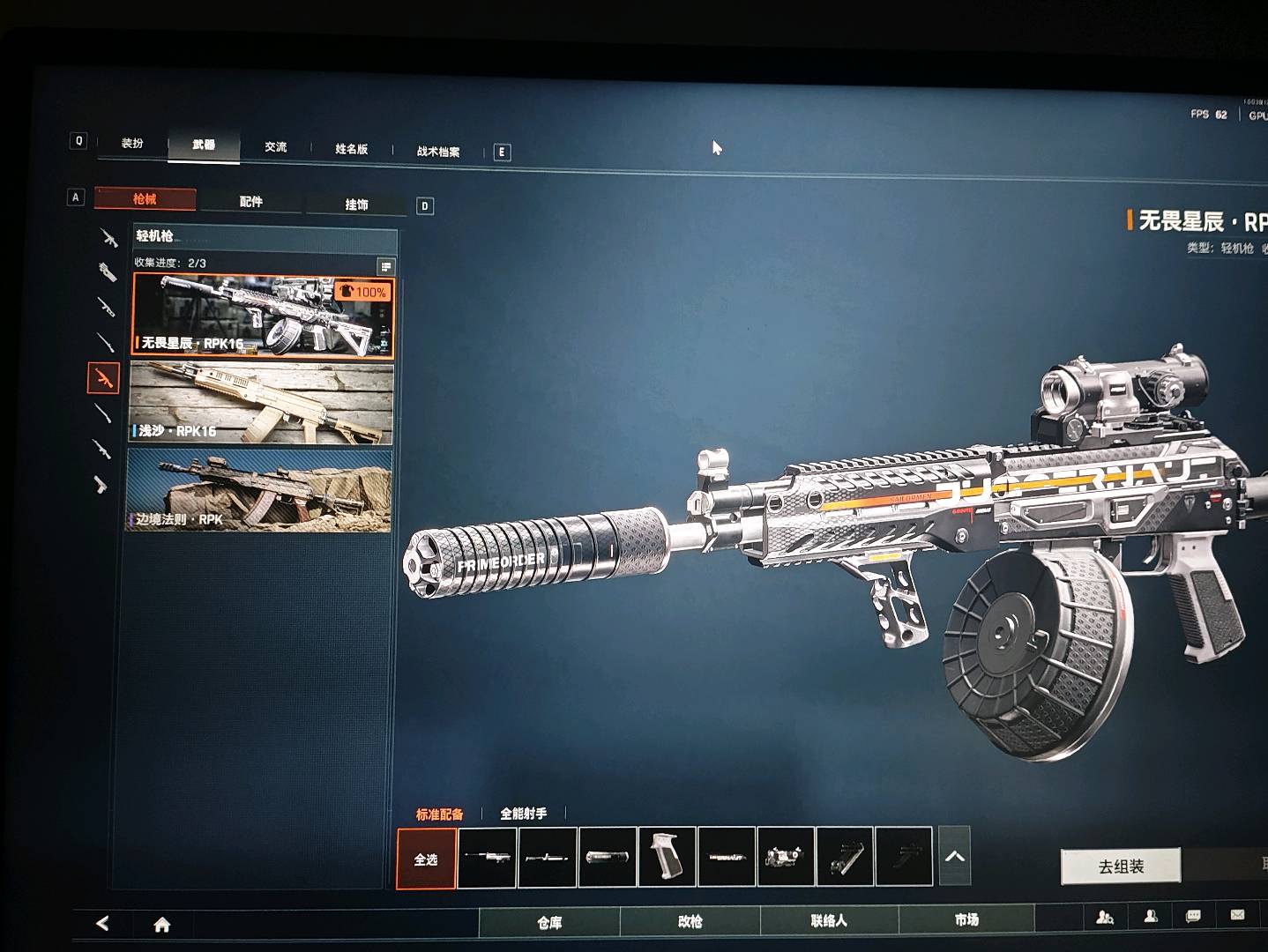Select the pistol grip attachment slot
The image size is (1268, 952).
pos(667,855)
